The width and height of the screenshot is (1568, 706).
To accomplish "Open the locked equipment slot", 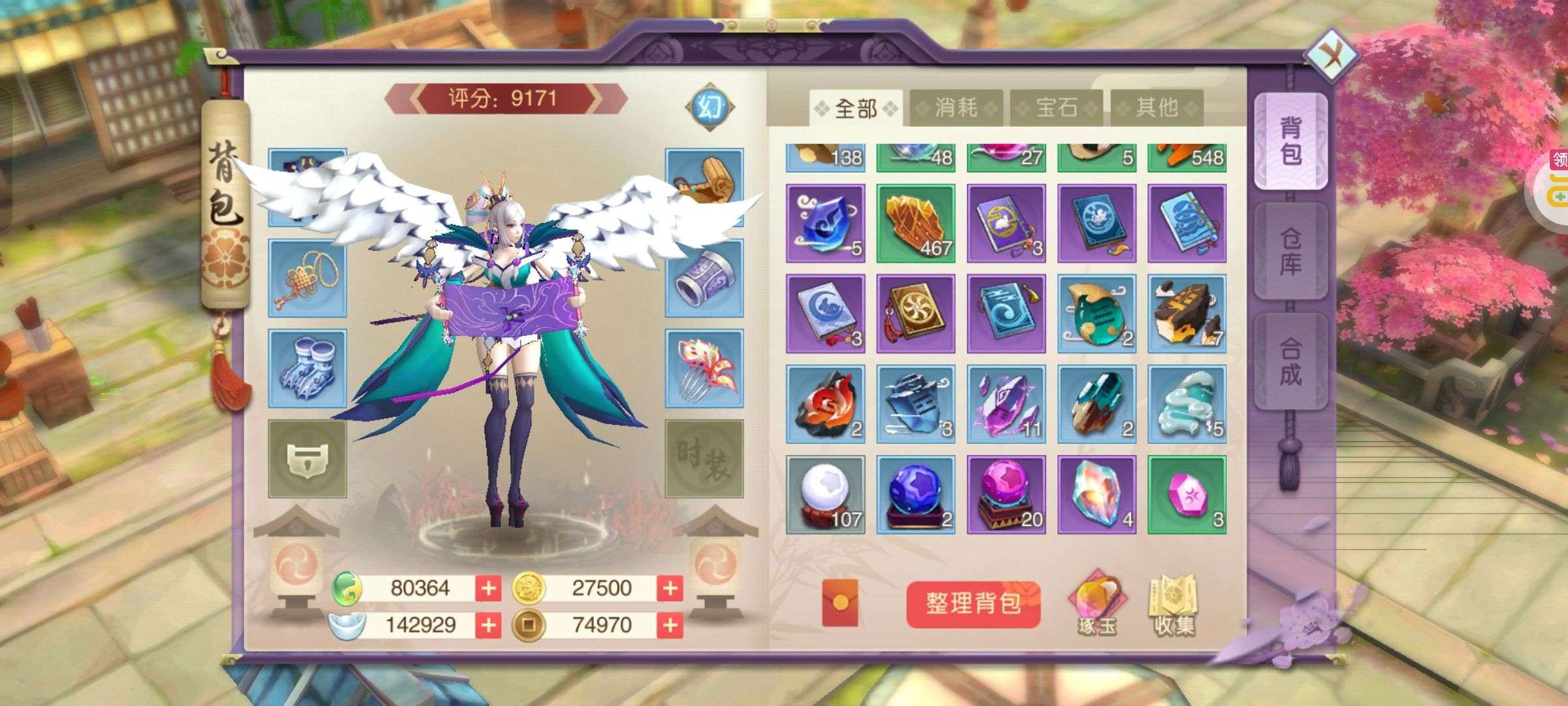I will (x=307, y=459).
